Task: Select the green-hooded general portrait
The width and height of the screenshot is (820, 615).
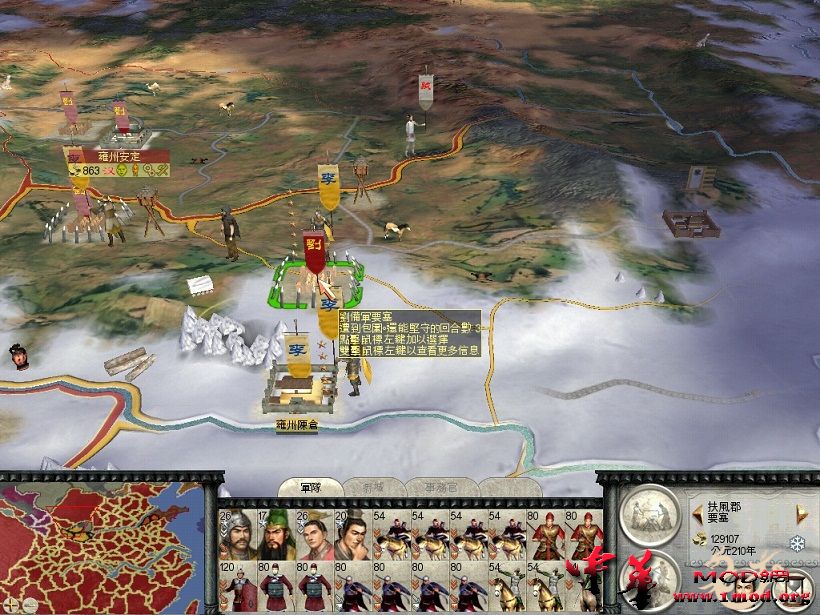Action: tap(275, 537)
